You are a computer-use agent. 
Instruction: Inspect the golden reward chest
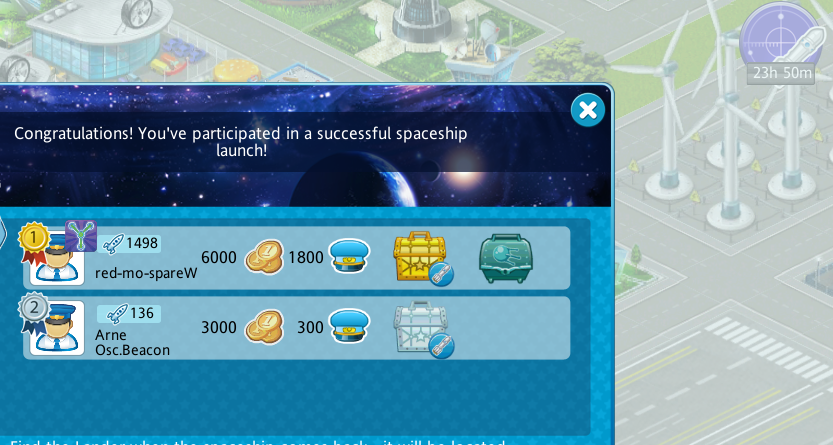point(420,258)
